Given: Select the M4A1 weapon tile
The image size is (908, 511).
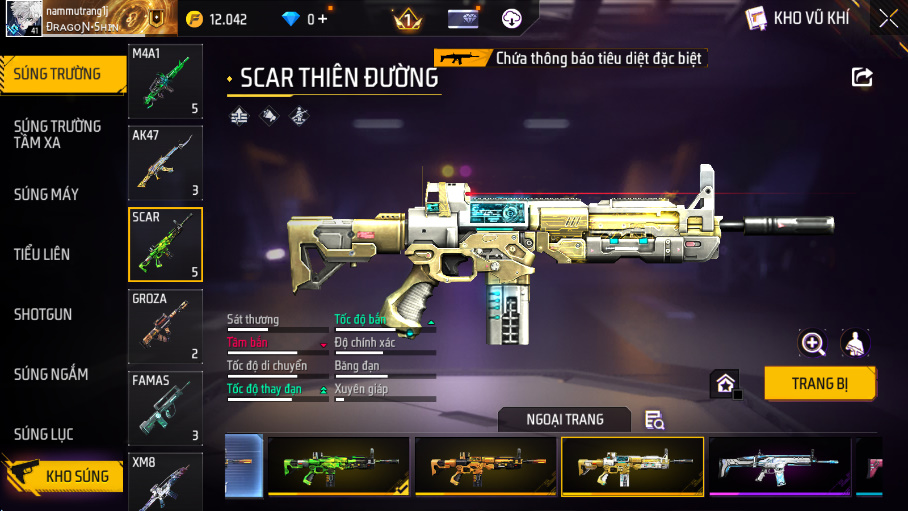Looking at the screenshot, I should (166, 81).
